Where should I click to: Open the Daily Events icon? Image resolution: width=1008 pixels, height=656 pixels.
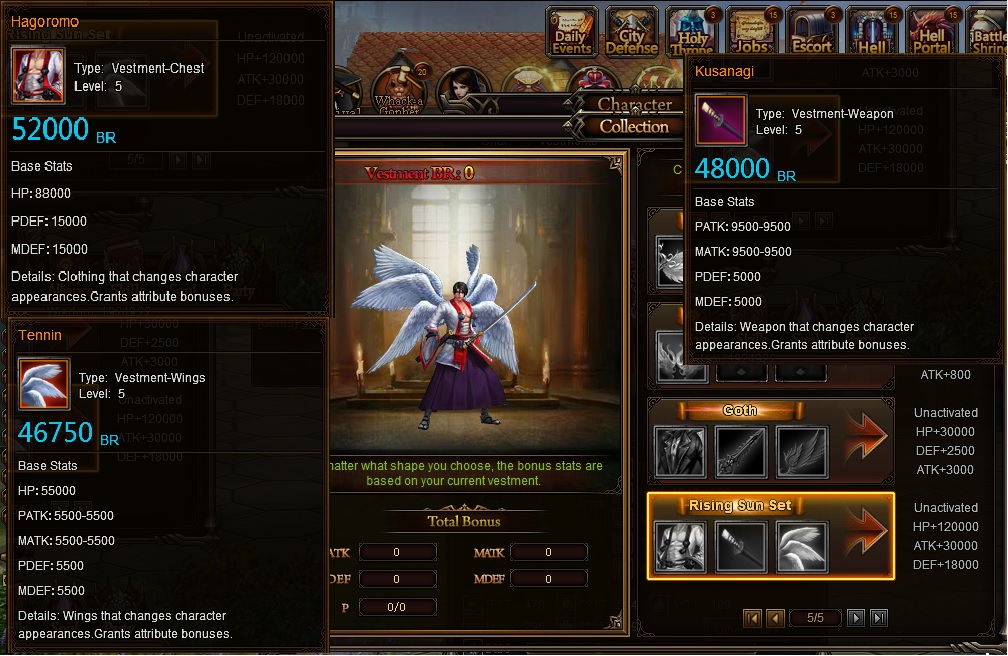pos(573,32)
